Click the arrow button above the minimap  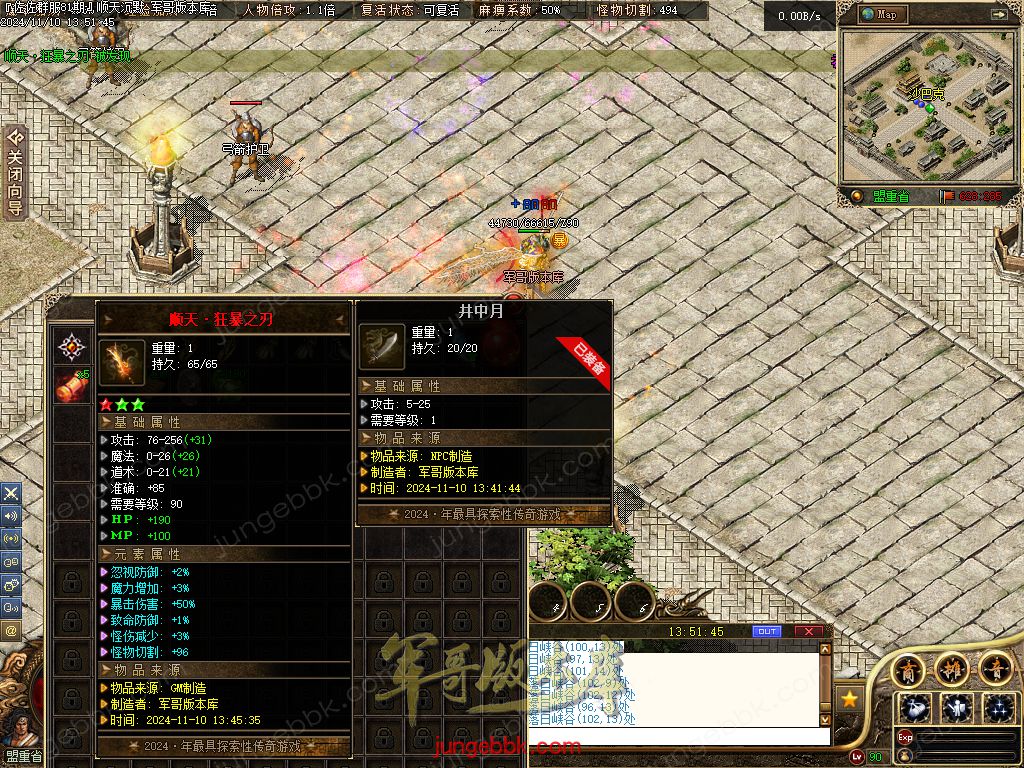click(999, 15)
